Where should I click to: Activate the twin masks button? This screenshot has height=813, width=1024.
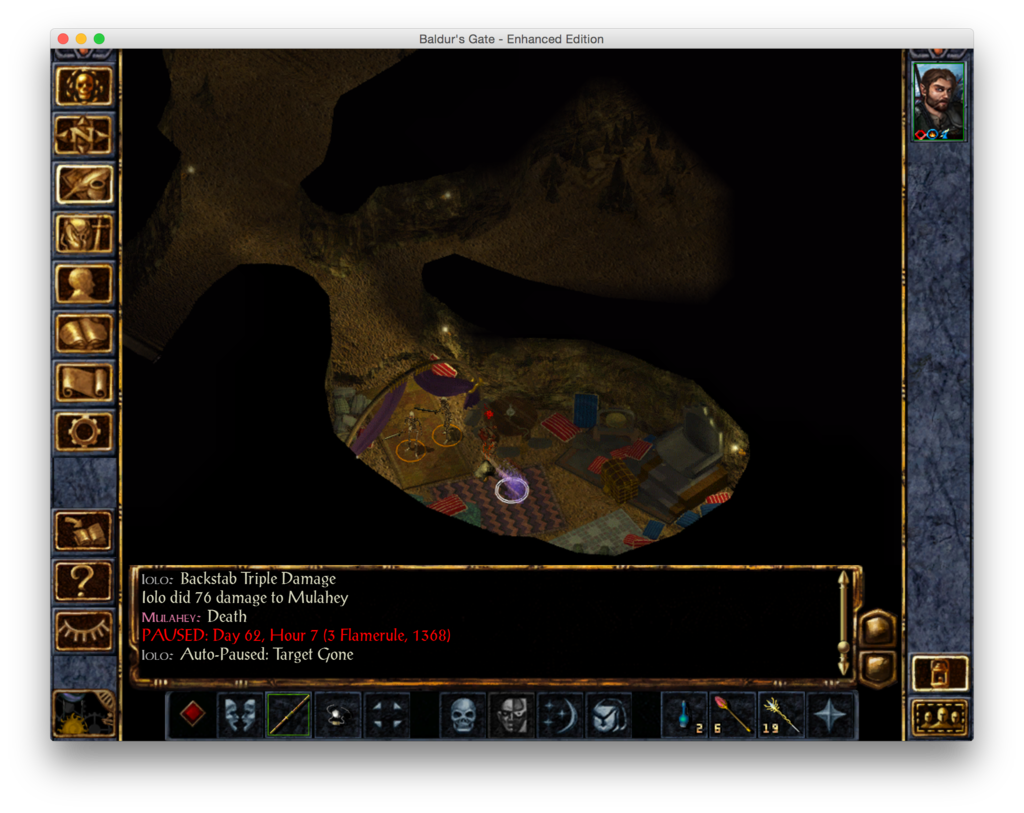[x=241, y=715]
